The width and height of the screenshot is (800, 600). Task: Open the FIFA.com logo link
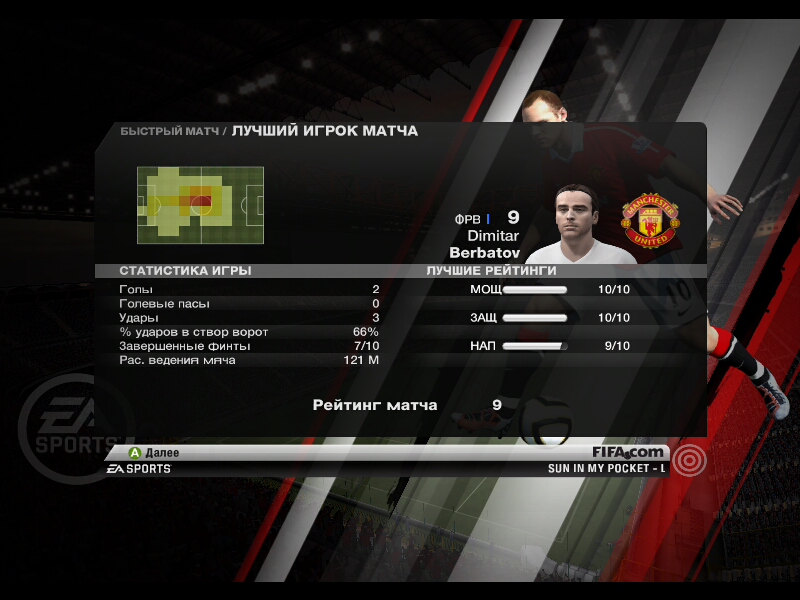coord(627,452)
